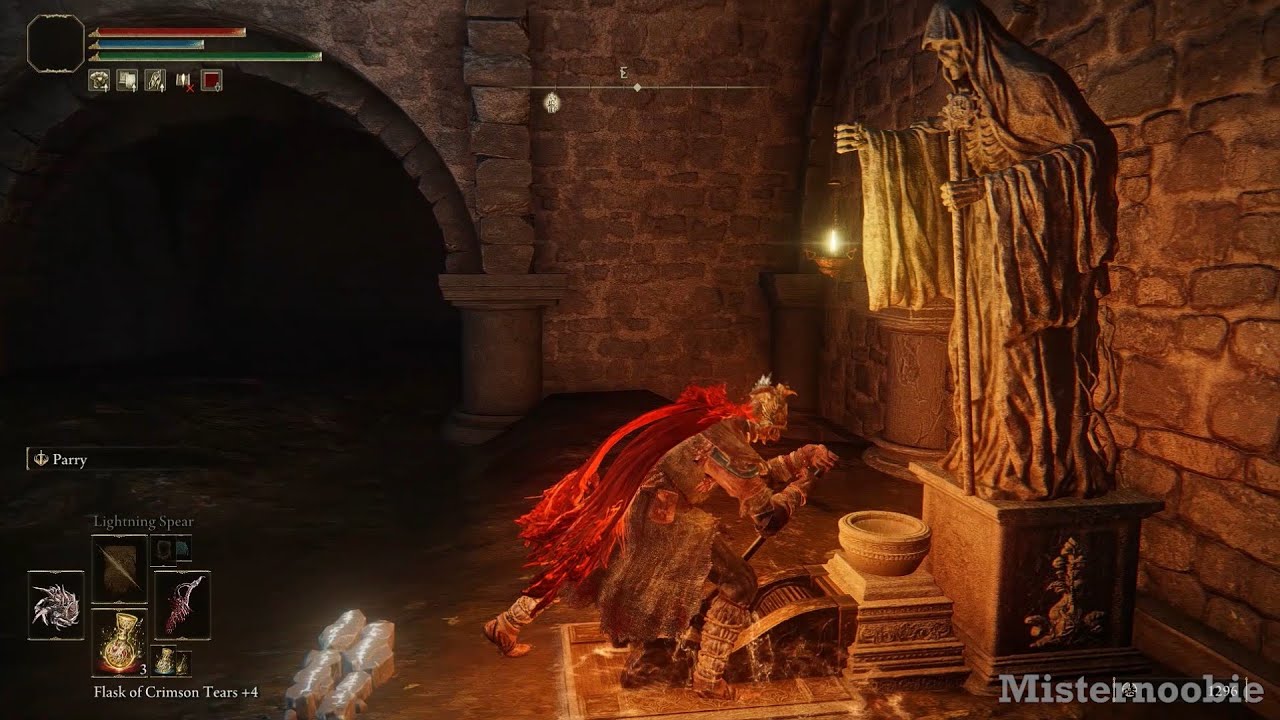Click the crossed-out weapon debuff icon
The height and width of the screenshot is (720, 1280).
(184, 81)
